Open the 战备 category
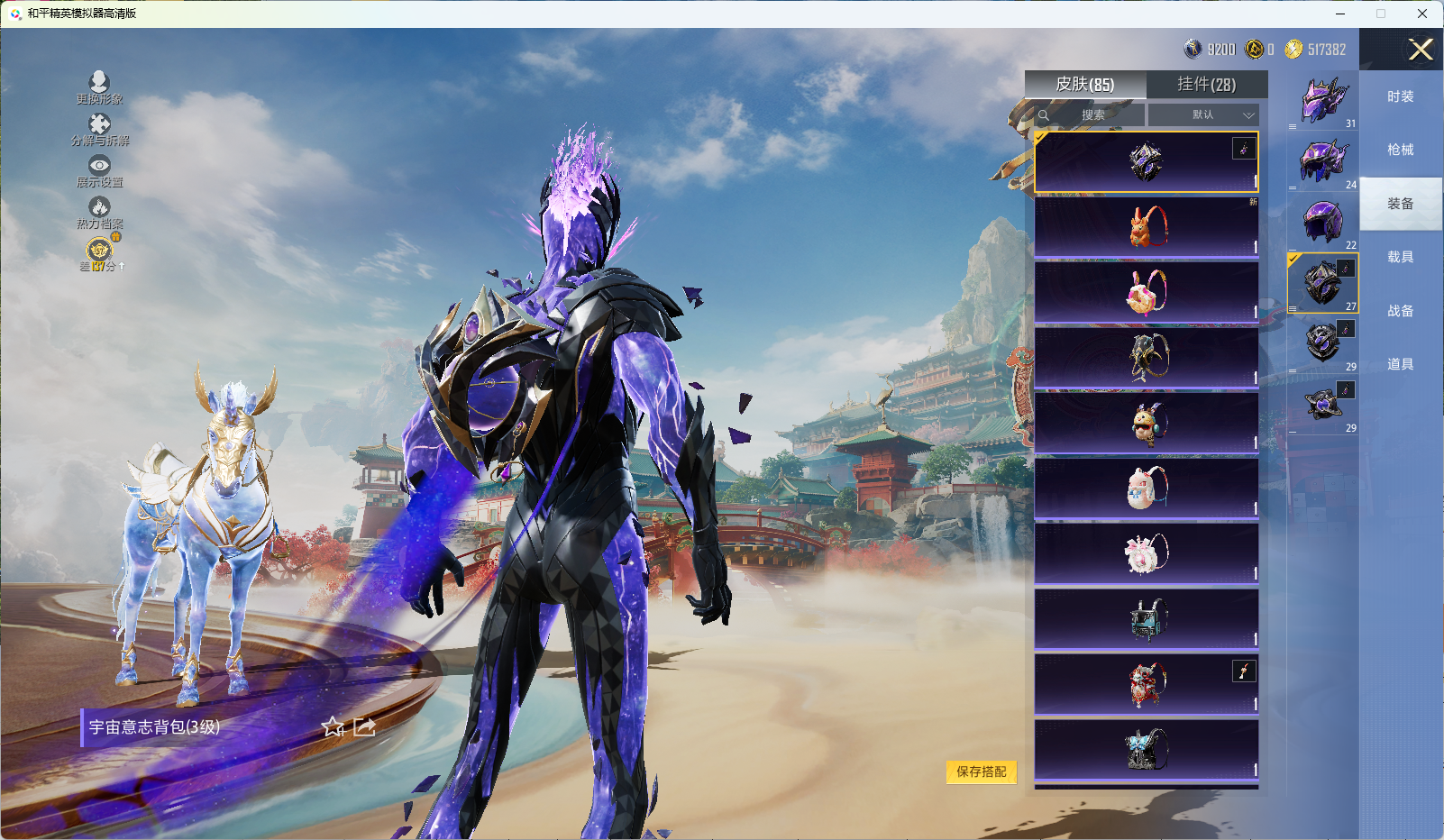 (1400, 311)
